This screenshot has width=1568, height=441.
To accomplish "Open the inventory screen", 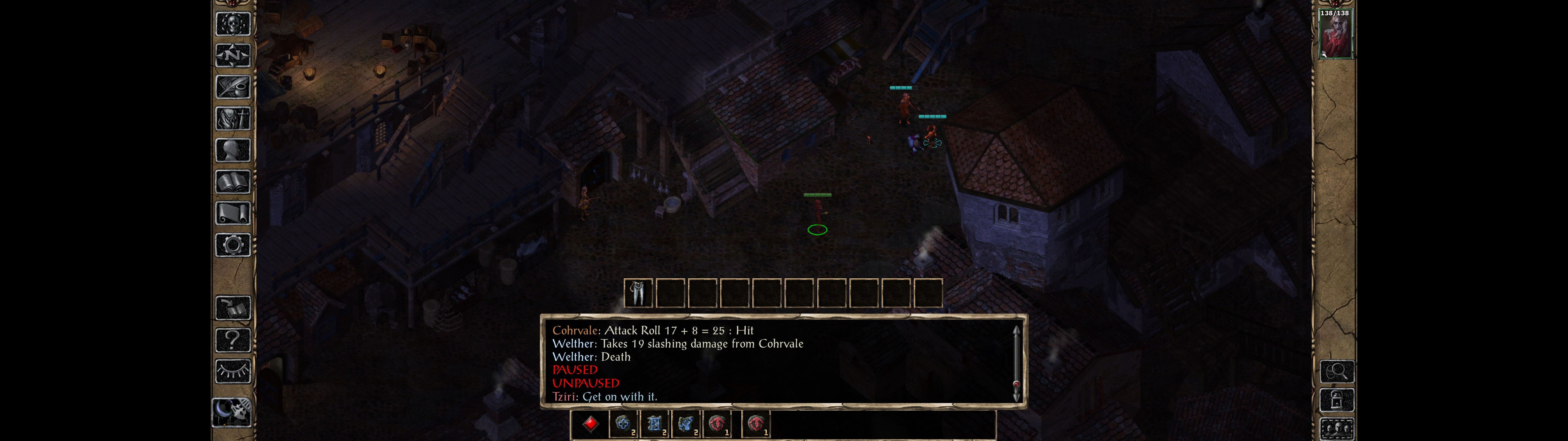I will [x=233, y=119].
